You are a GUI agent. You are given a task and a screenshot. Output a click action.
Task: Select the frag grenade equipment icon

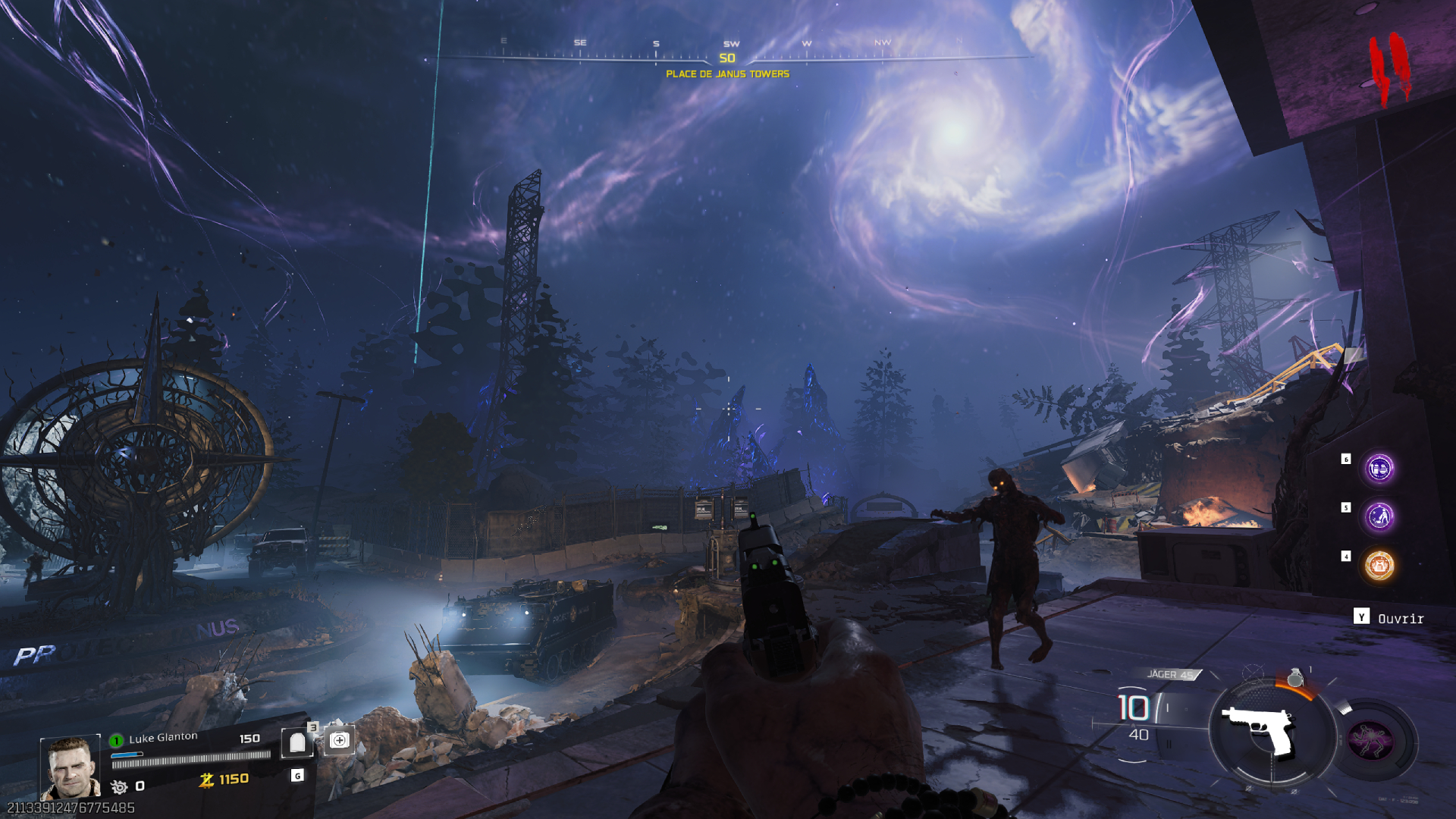click(1295, 677)
